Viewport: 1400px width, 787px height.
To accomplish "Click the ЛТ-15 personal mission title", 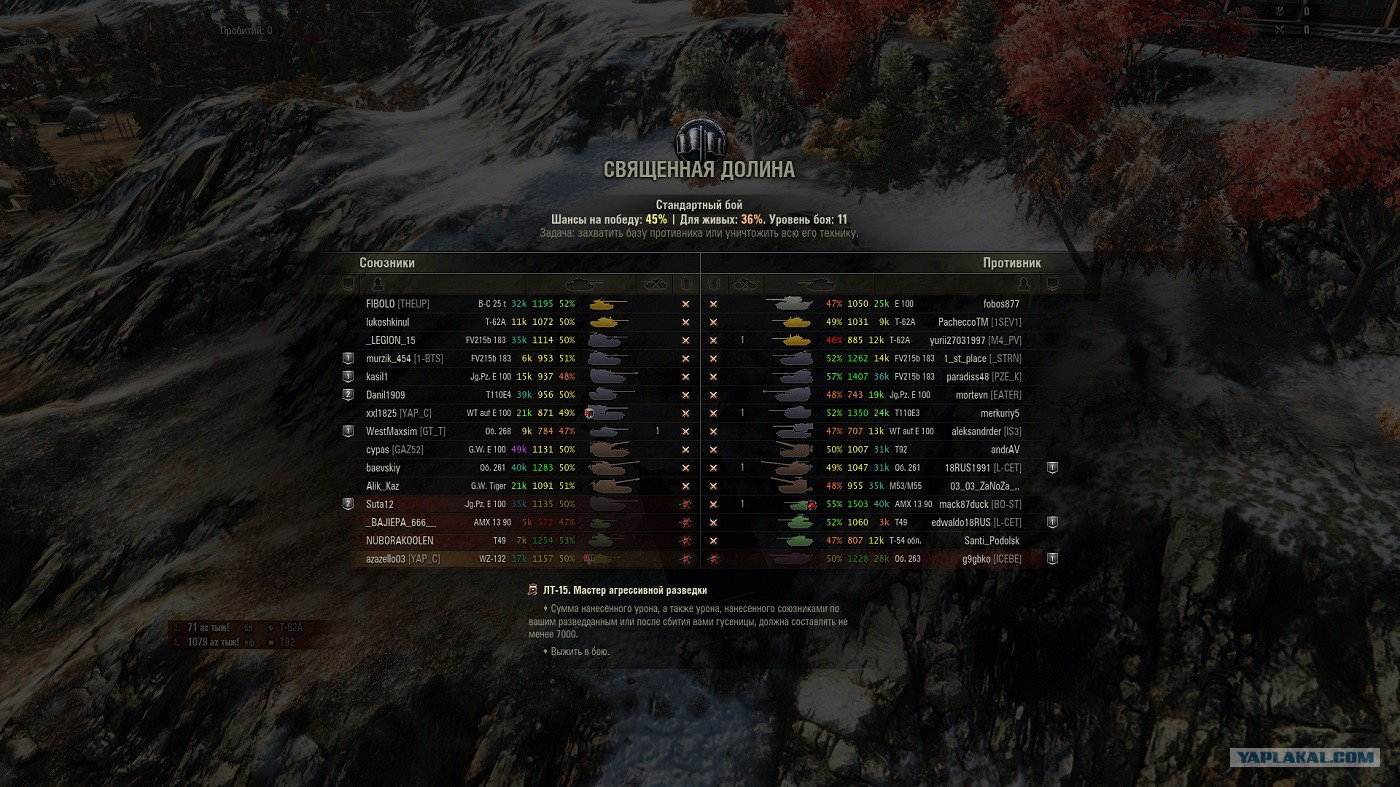I will point(624,591).
